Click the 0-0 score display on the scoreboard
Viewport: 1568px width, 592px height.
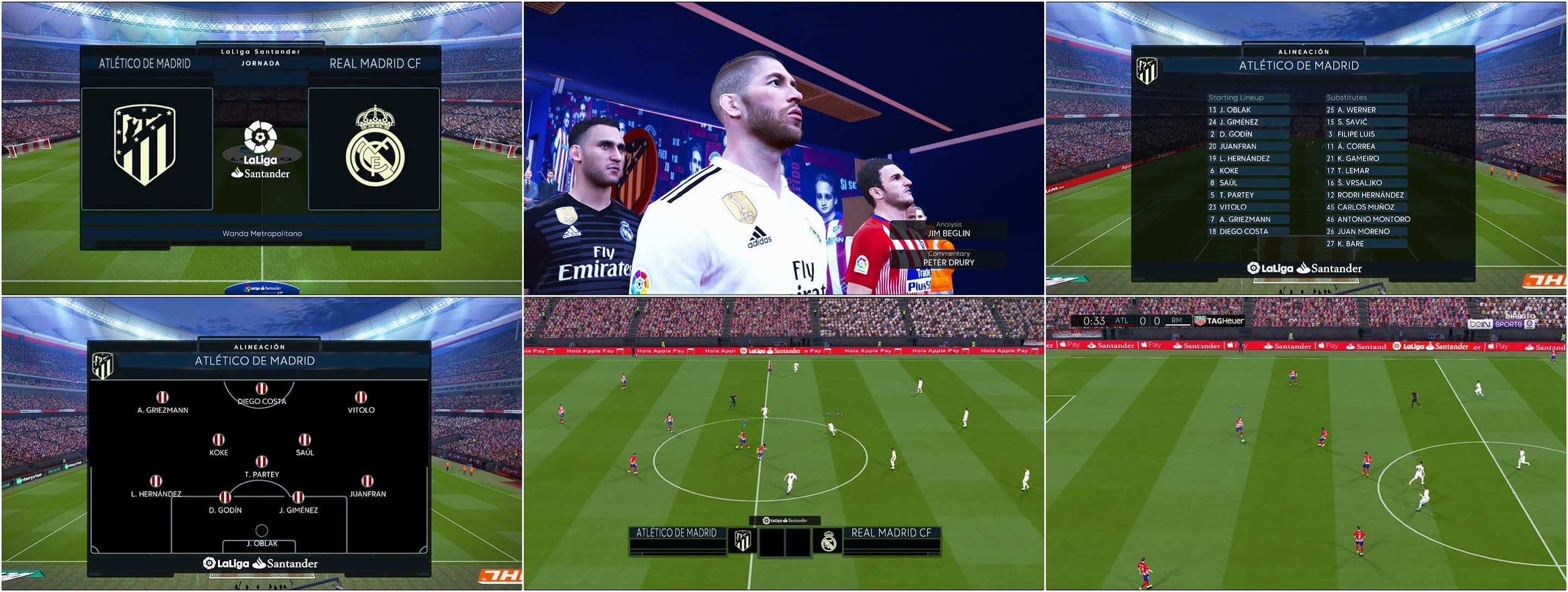pos(1151,321)
